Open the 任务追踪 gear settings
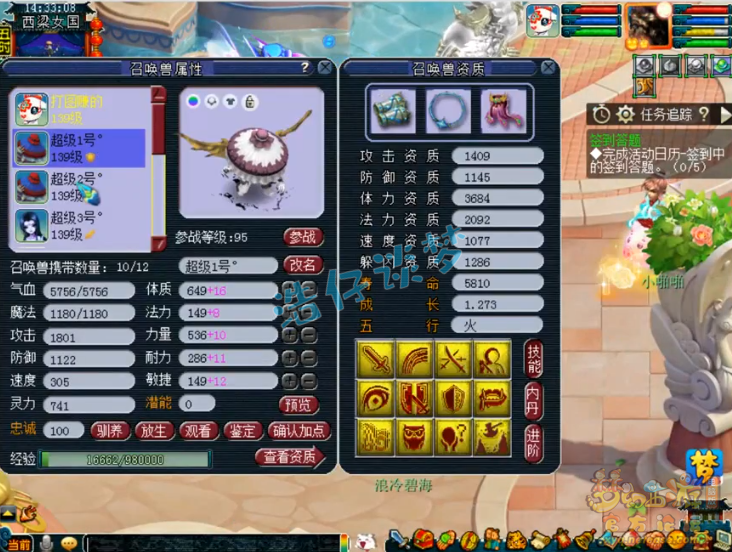This screenshot has width=732, height=552. click(625, 114)
